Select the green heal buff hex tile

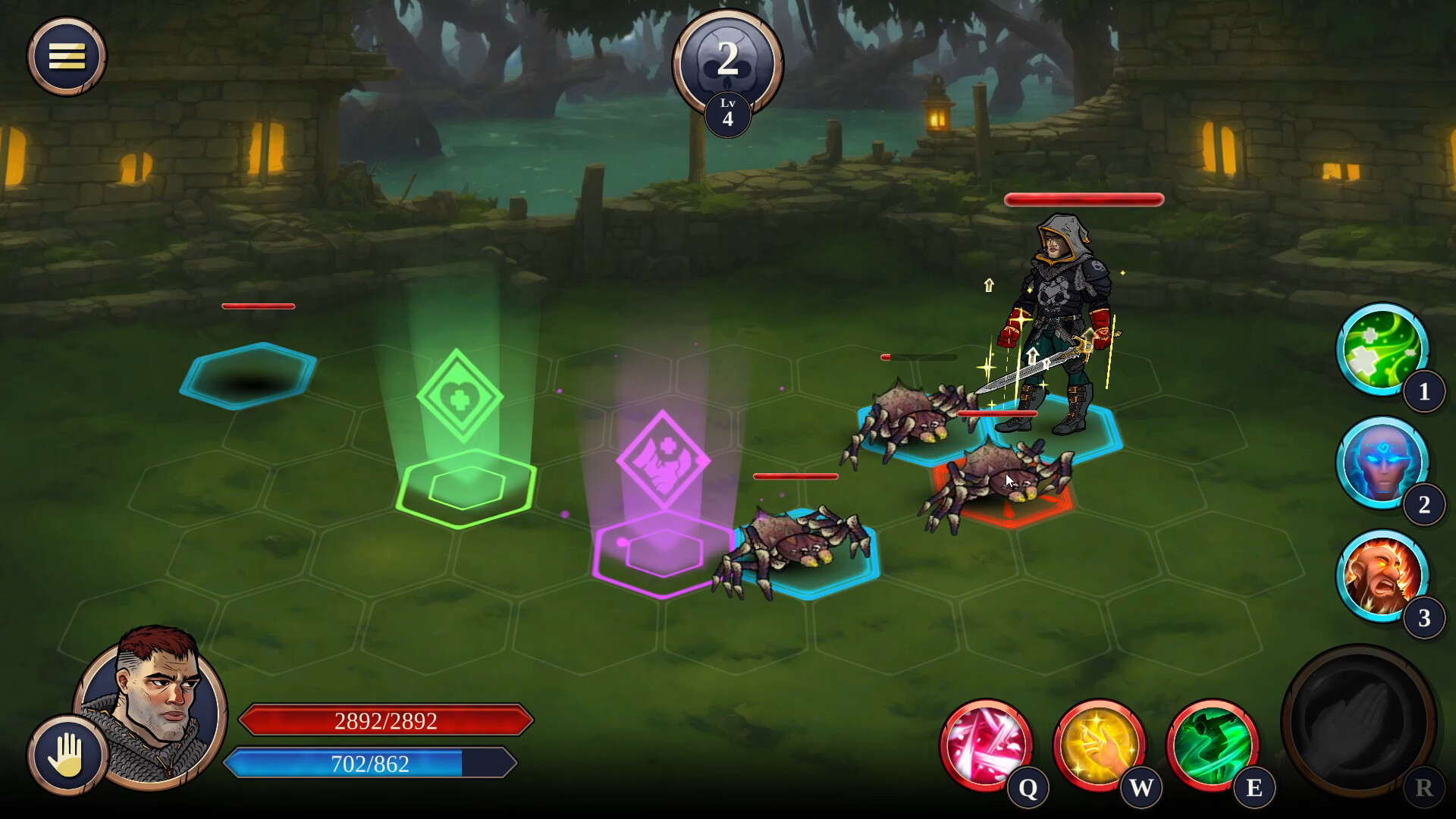click(x=466, y=487)
